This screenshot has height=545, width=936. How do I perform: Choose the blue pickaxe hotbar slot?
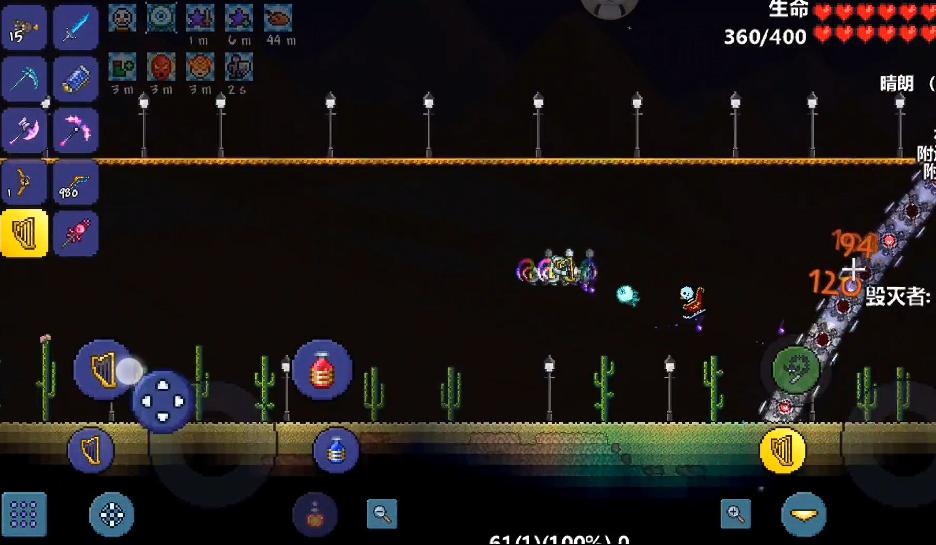24,79
